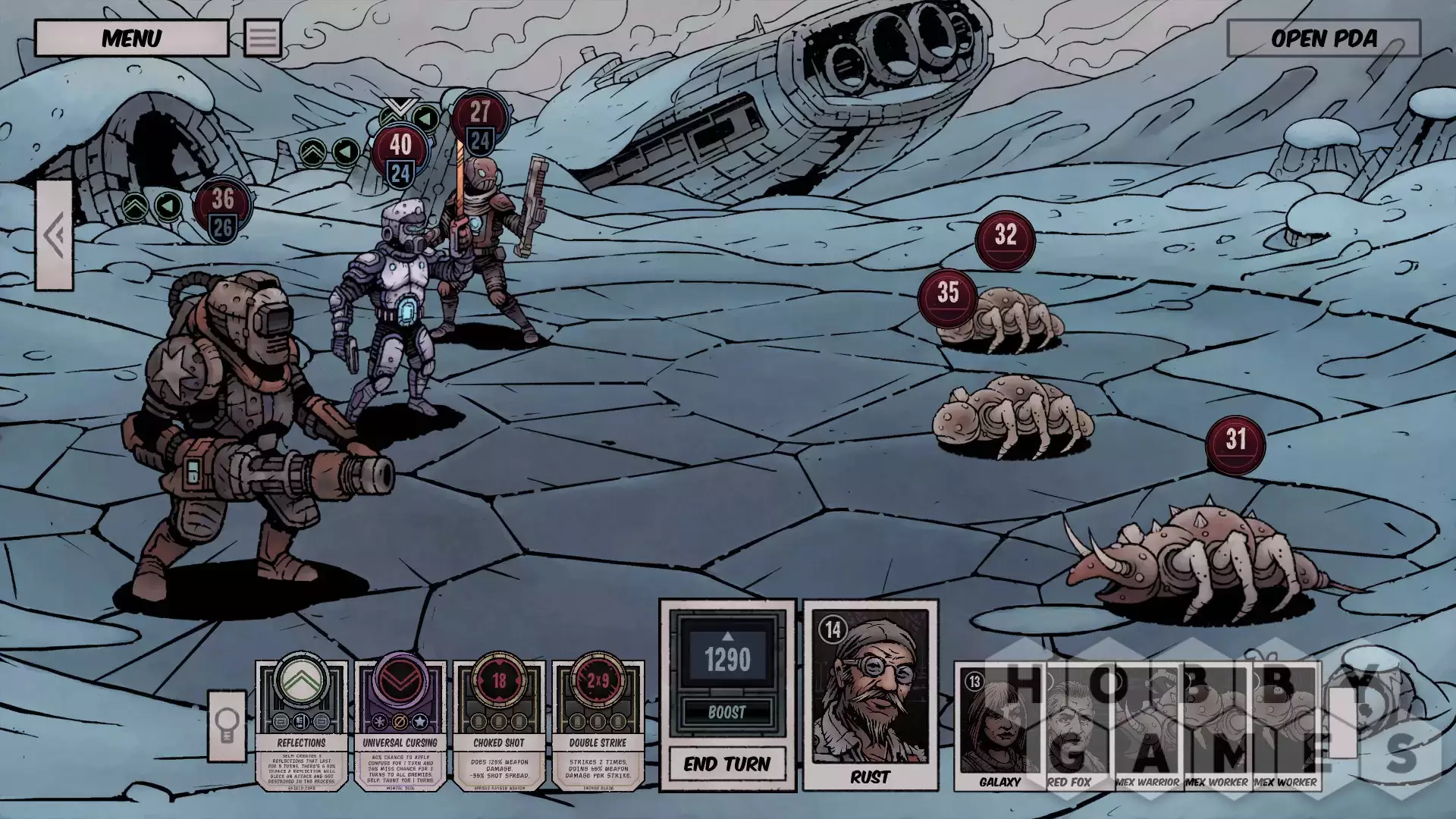
Task: End the current turn
Action: [x=726, y=764]
